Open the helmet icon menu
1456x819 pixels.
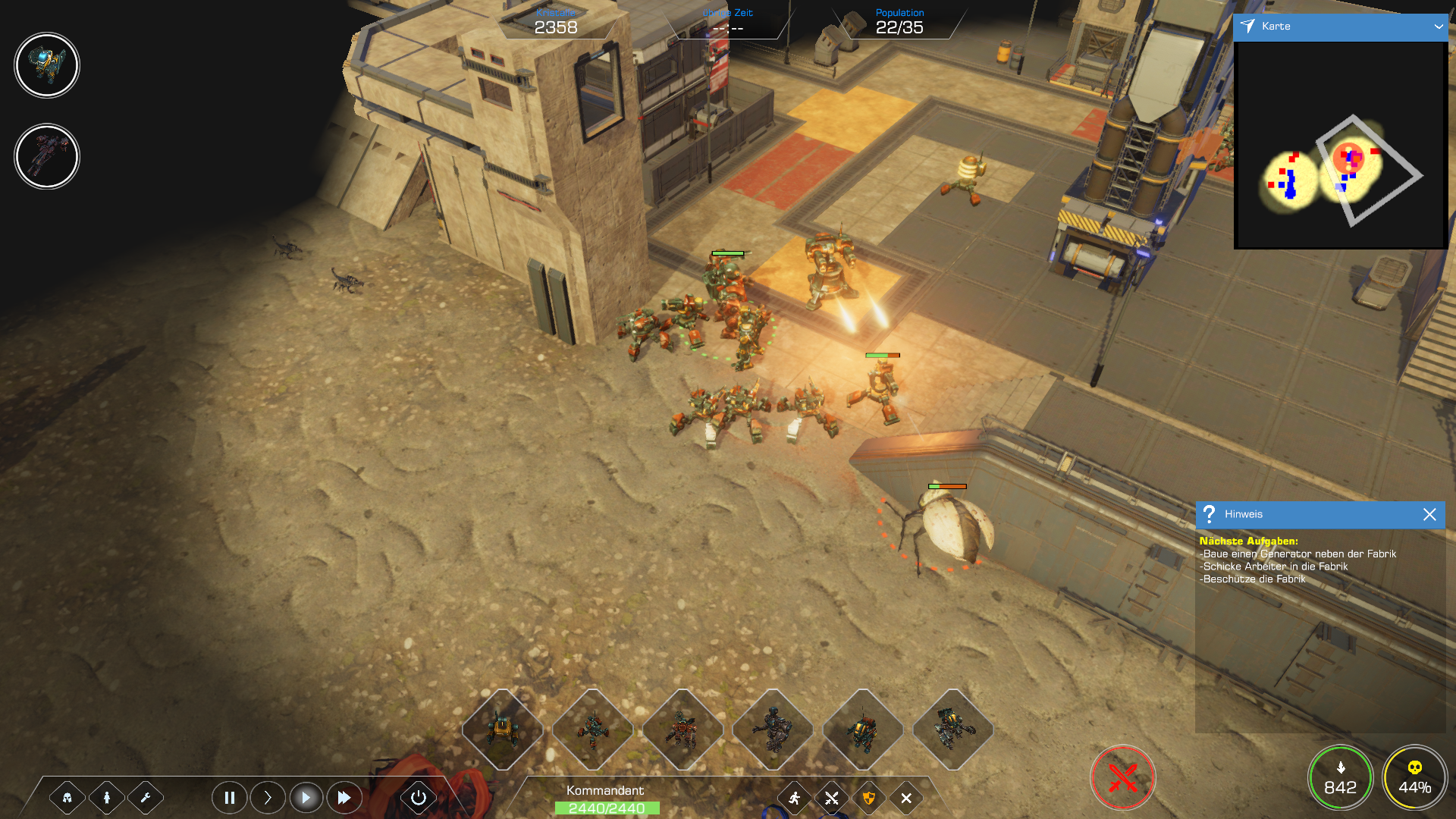[x=67, y=798]
